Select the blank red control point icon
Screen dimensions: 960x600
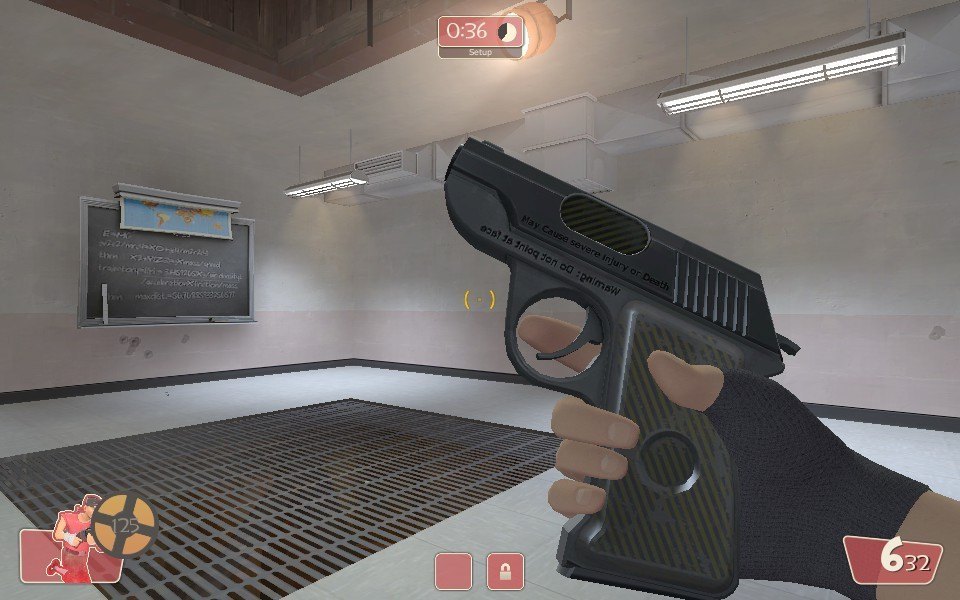[x=453, y=571]
